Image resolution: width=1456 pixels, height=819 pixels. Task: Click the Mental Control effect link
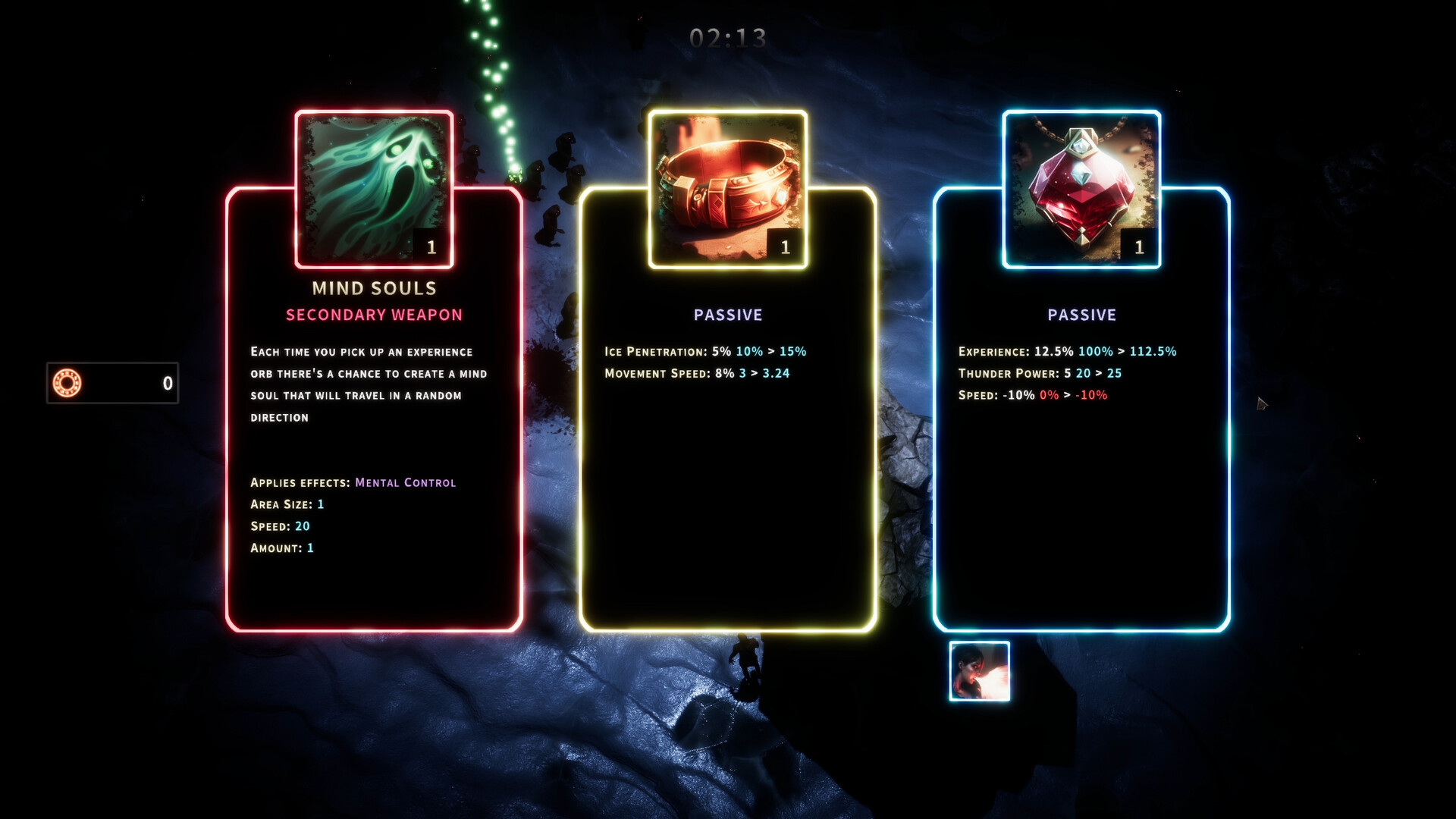click(x=406, y=482)
